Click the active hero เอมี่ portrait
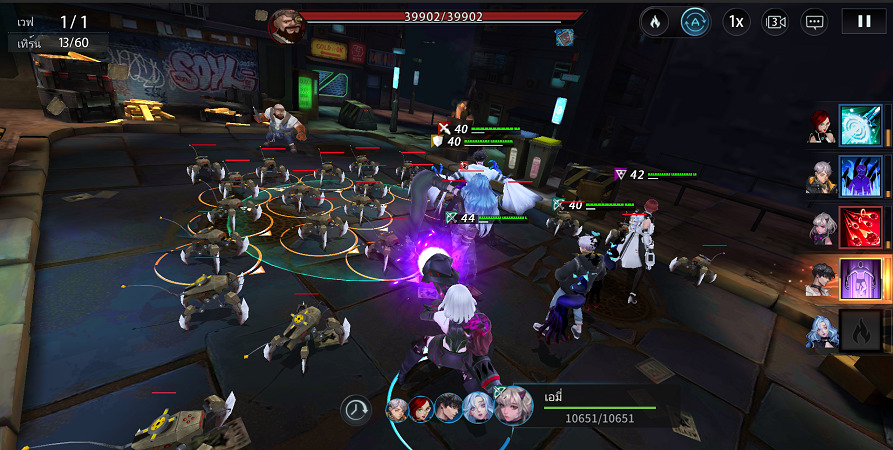 pos(513,406)
